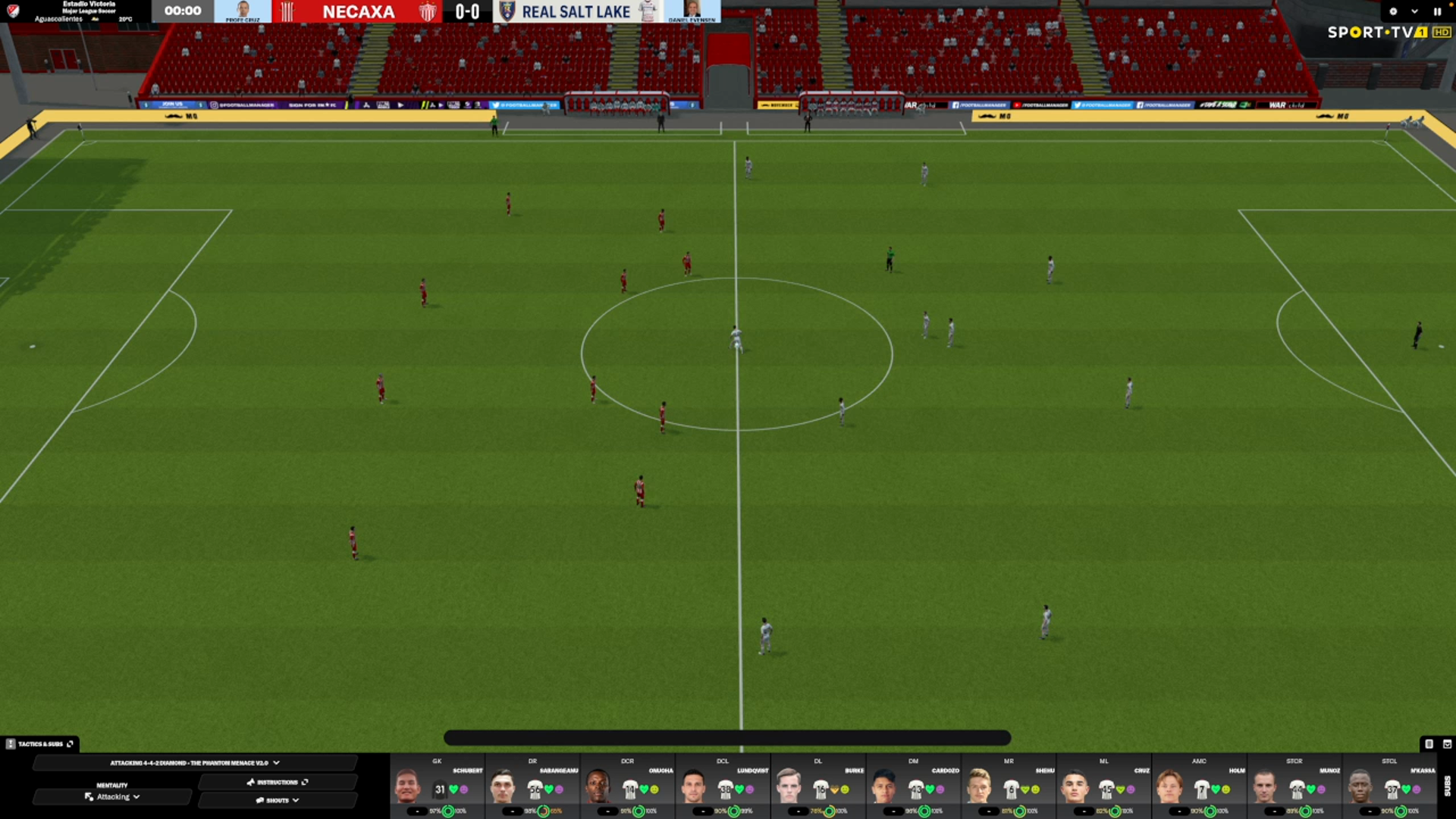This screenshot has height=819, width=1456.
Task: Open the Shouts dropdown
Action: pyautogui.click(x=277, y=800)
